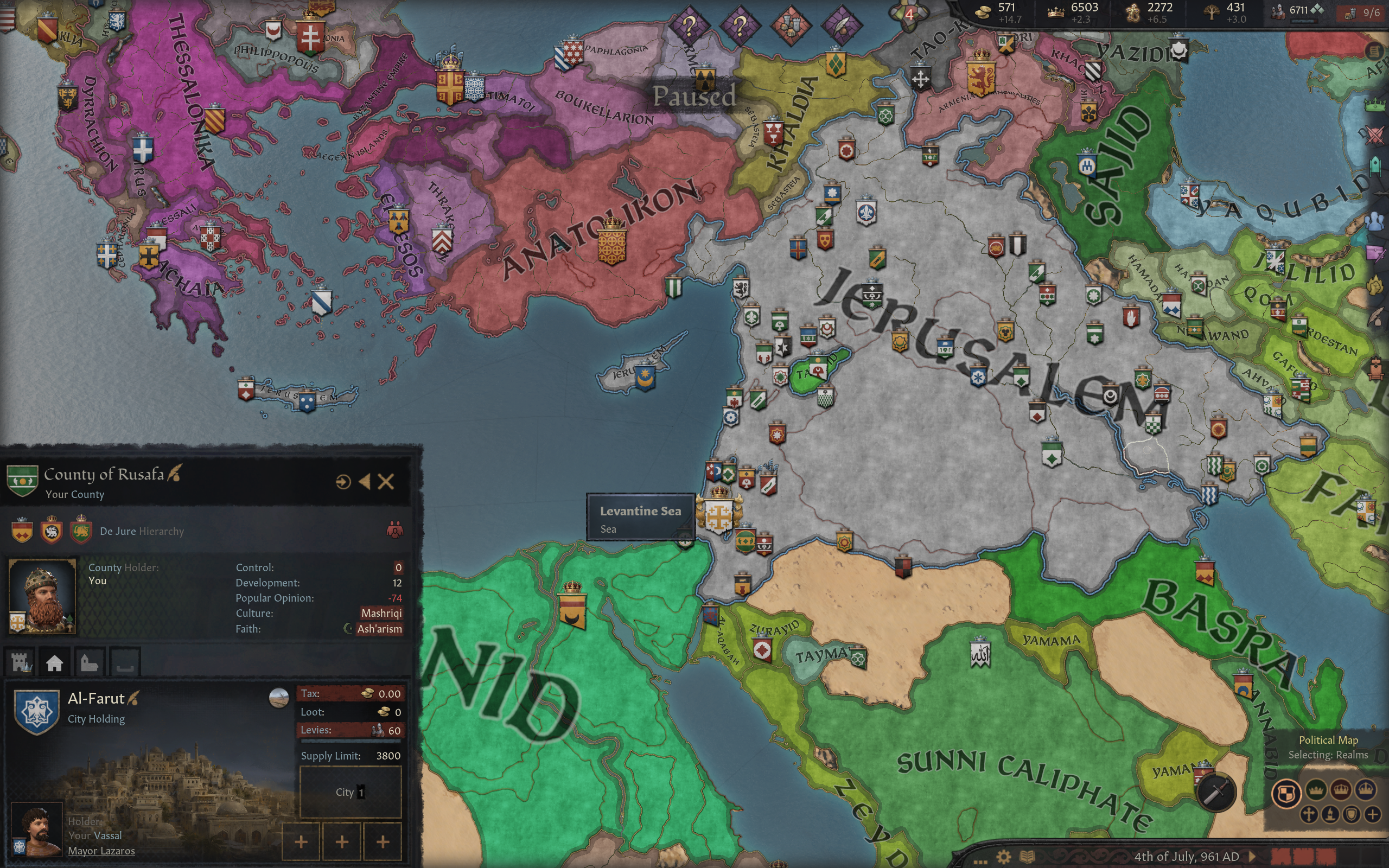Viewport: 1389px width, 868px height.
Task: Open the Ash'arism faith entry
Action: tap(379, 629)
